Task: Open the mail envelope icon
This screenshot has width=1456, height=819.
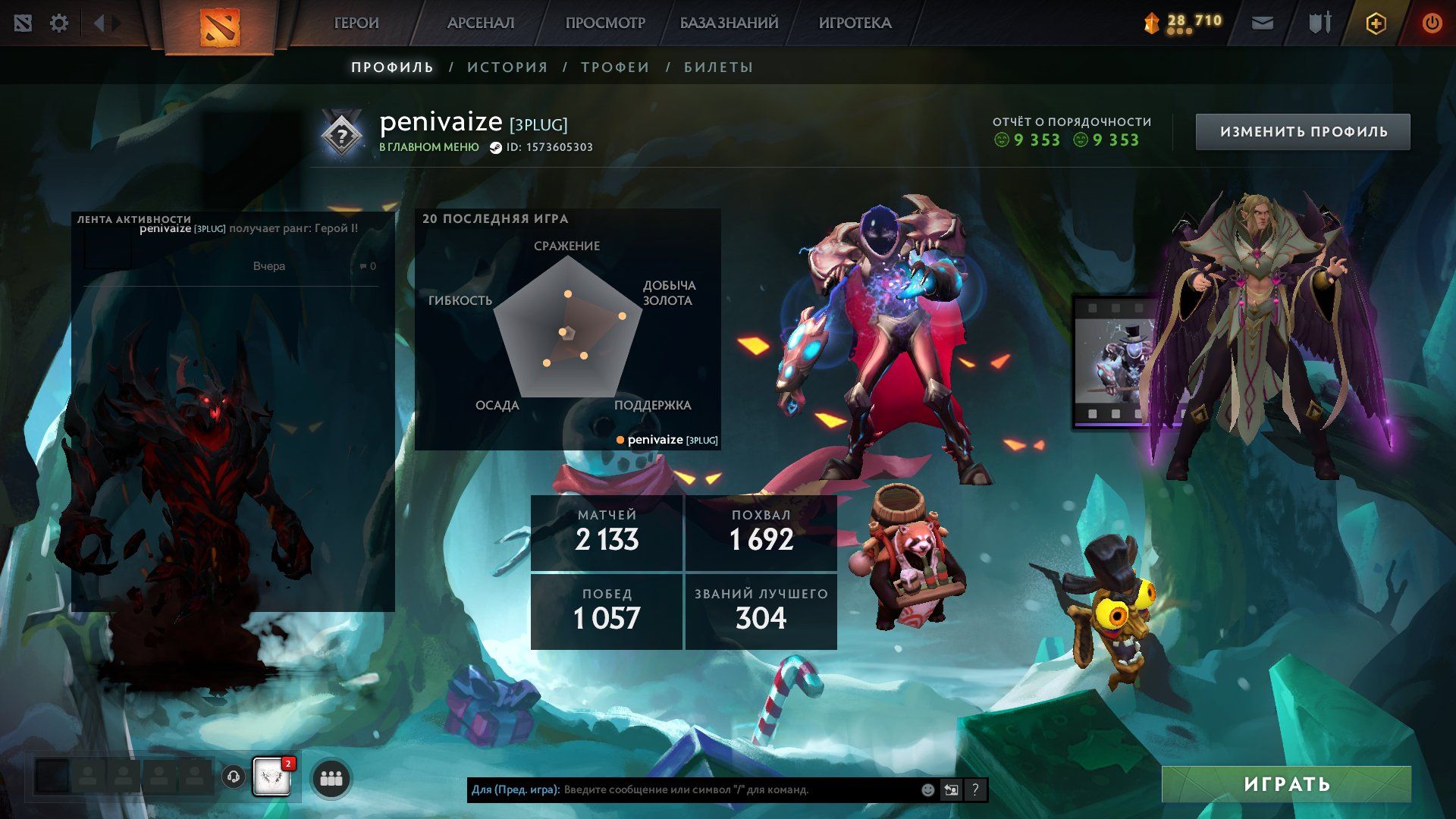Action: click(1263, 24)
